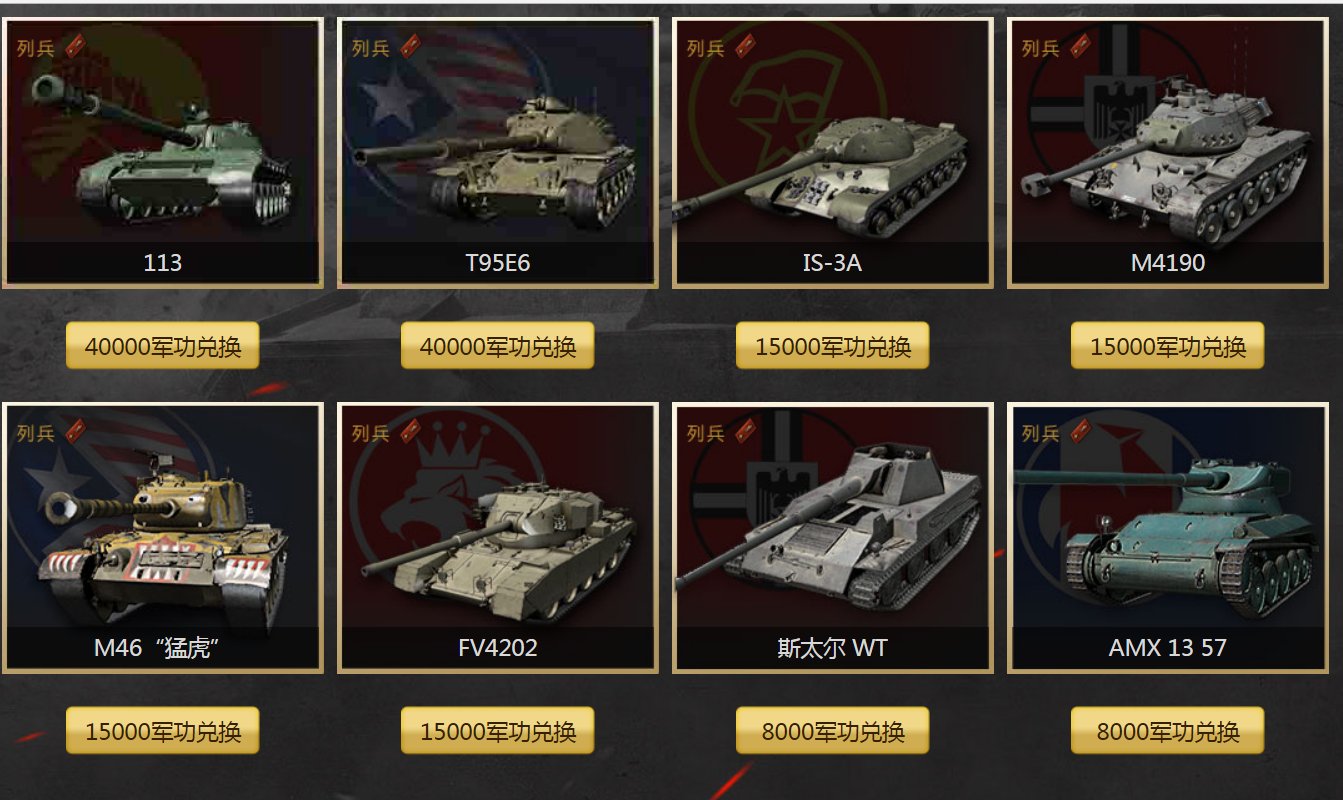Redeem the 斯太尔 WT for 8000 merit
This screenshot has height=800, width=1343.
832,731
